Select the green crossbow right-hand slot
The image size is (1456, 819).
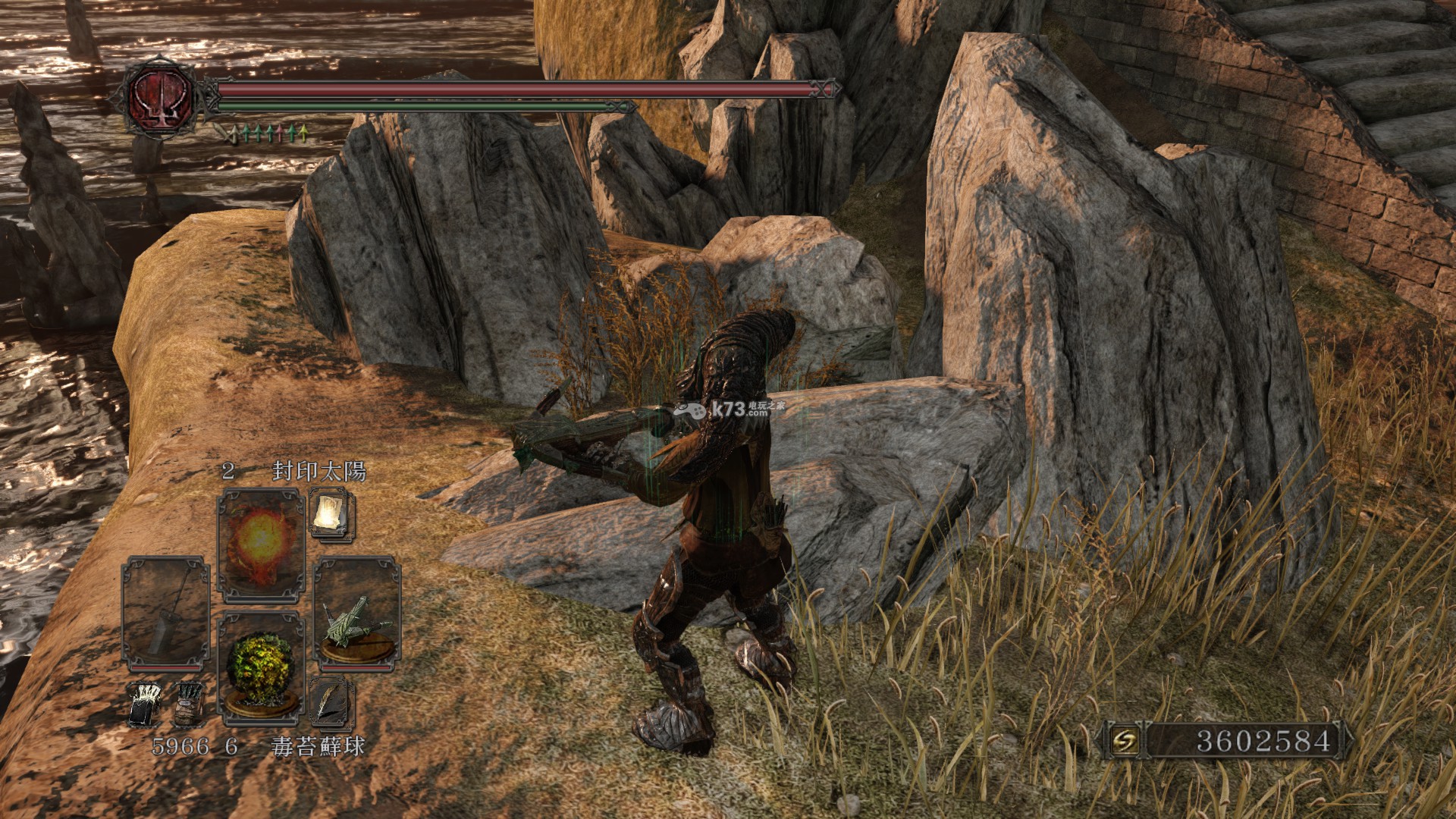click(x=356, y=614)
